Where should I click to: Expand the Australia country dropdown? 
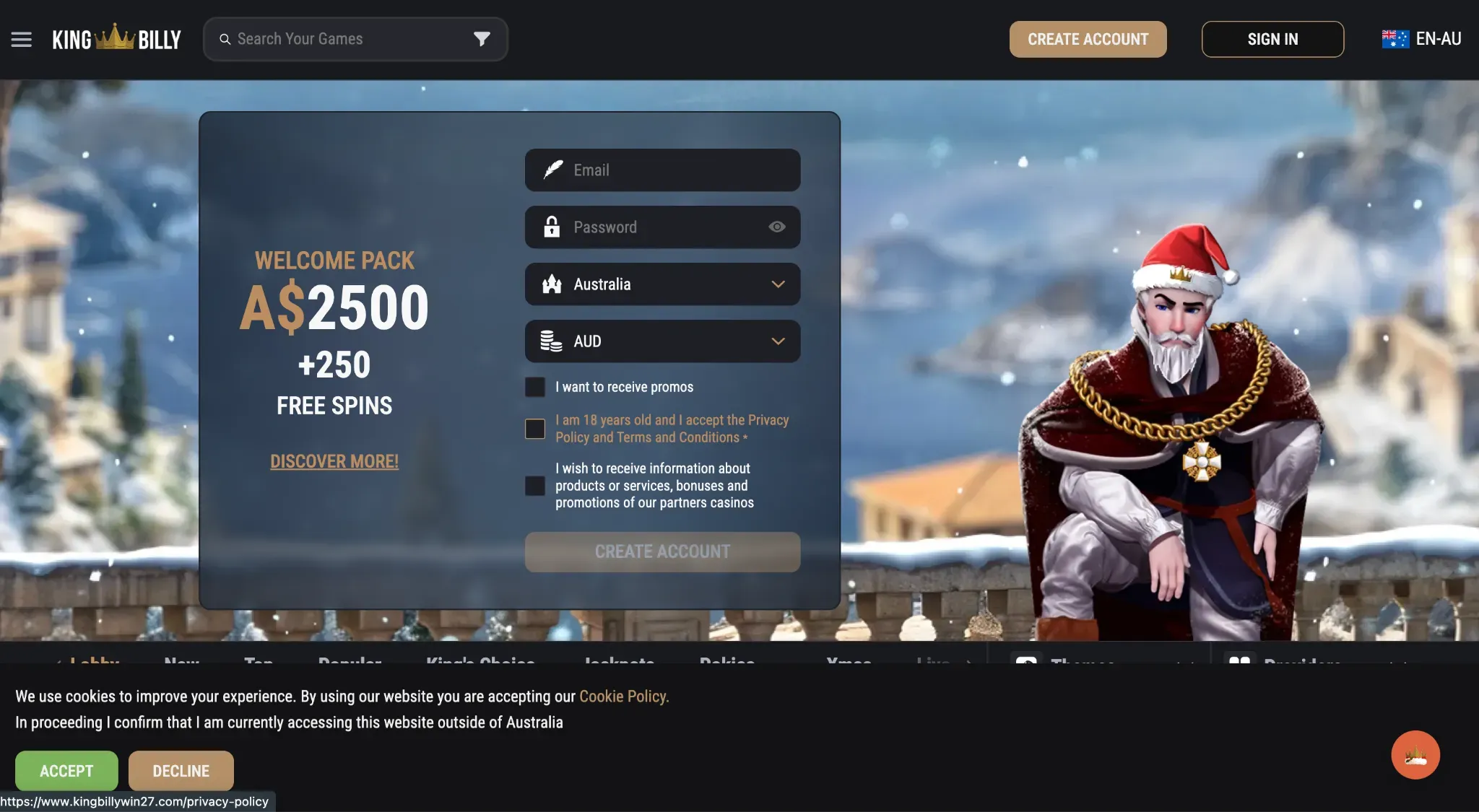pos(778,284)
